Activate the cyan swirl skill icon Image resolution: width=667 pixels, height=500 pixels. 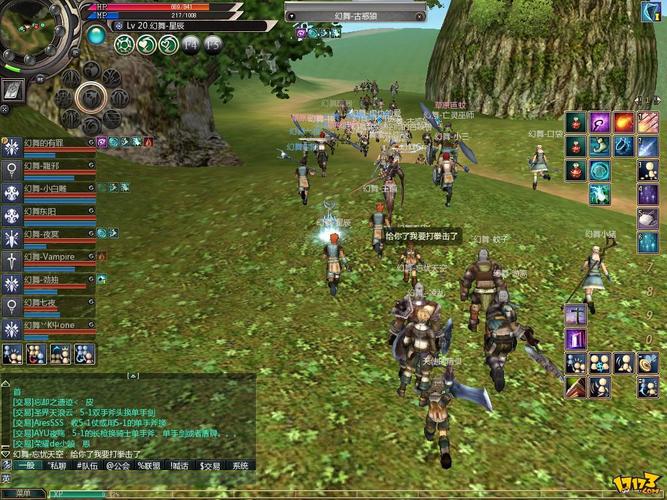600,170
